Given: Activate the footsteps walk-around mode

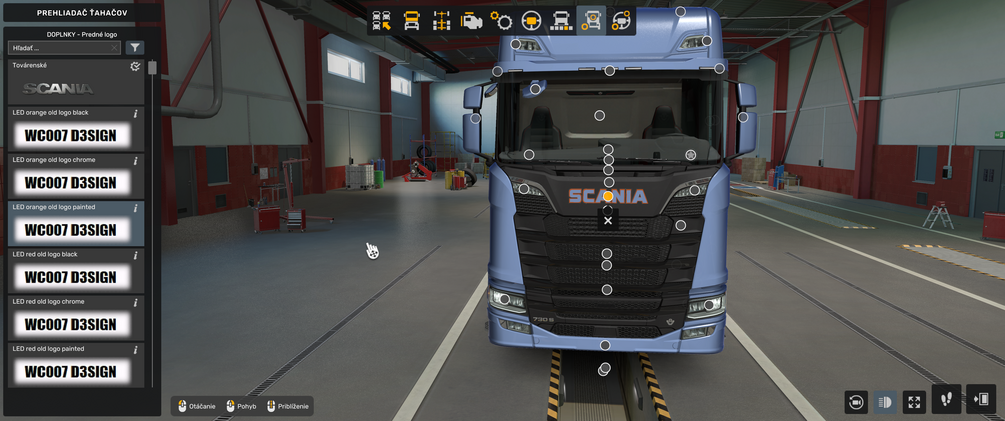Looking at the screenshot, I should point(946,399).
